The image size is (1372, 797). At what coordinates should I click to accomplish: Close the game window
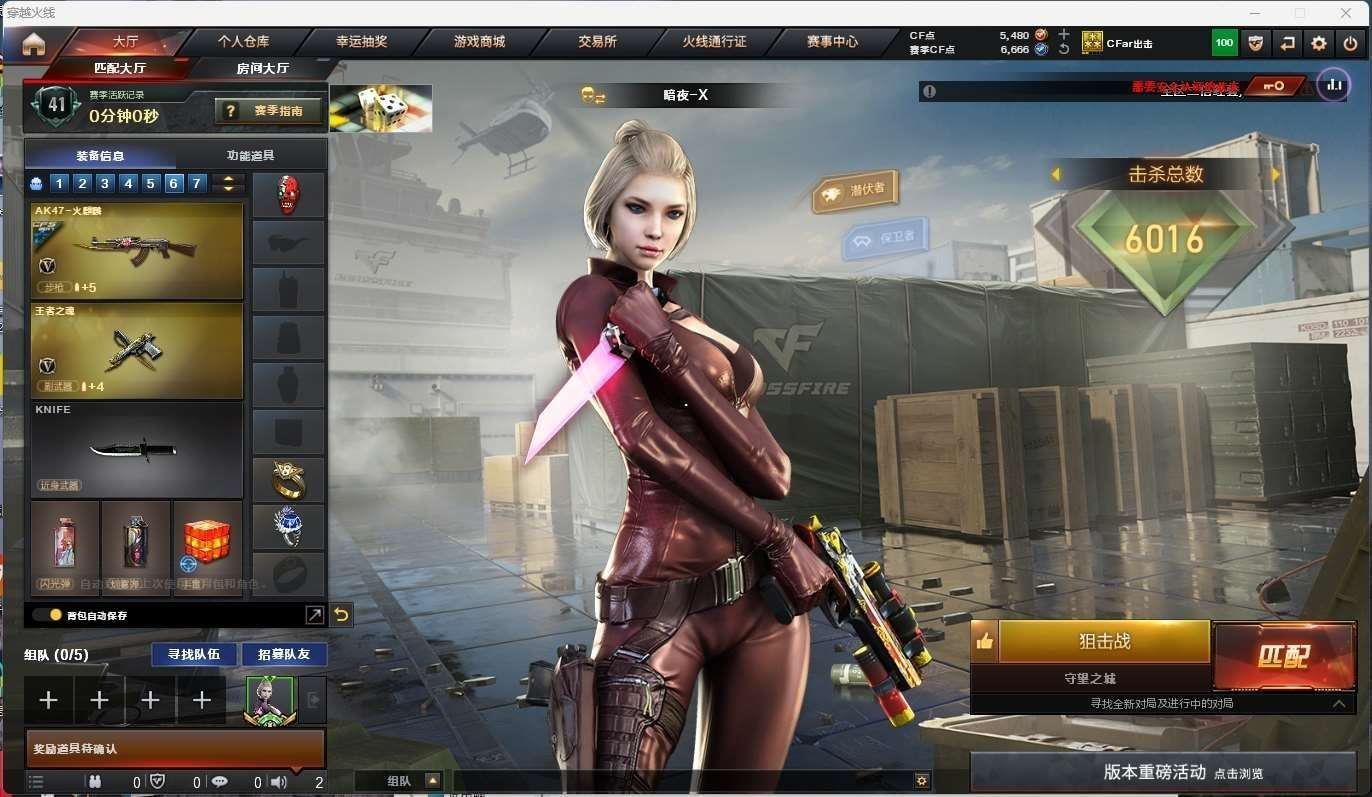(1347, 13)
